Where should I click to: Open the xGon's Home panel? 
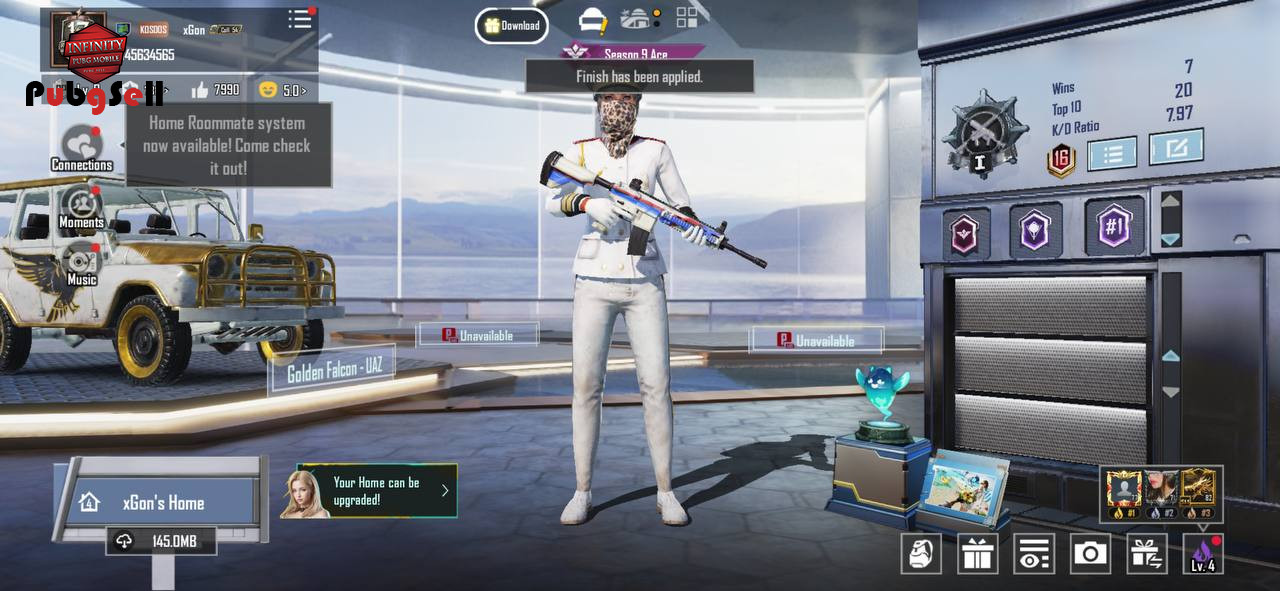pos(162,502)
